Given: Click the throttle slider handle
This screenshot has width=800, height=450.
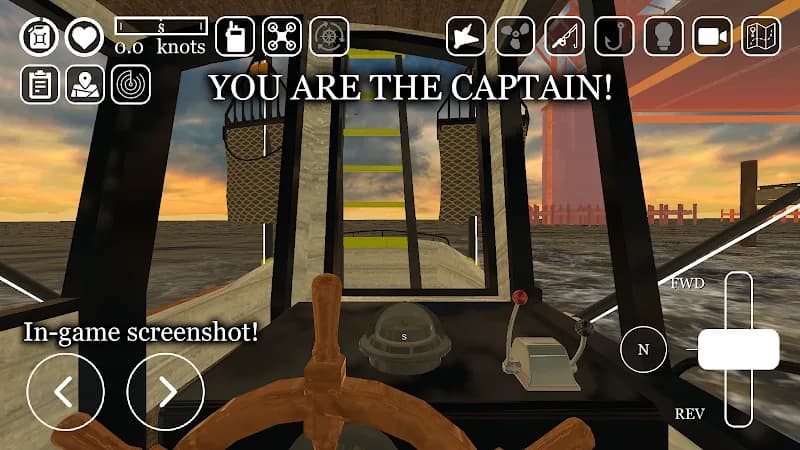Looking at the screenshot, I should pyautogui.click(x=738, y=350).
